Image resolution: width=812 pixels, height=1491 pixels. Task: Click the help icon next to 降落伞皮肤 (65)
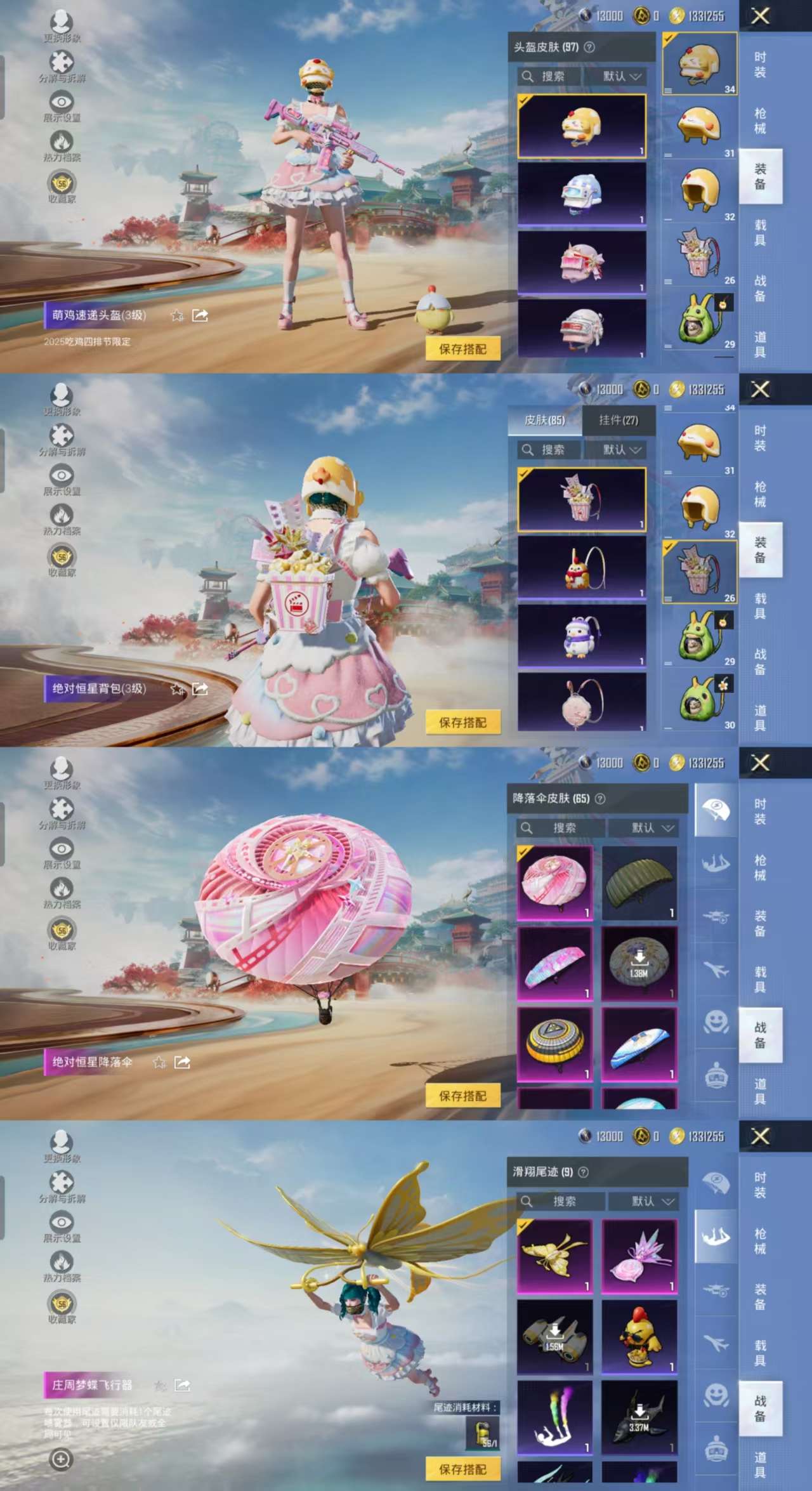point(600,798)
